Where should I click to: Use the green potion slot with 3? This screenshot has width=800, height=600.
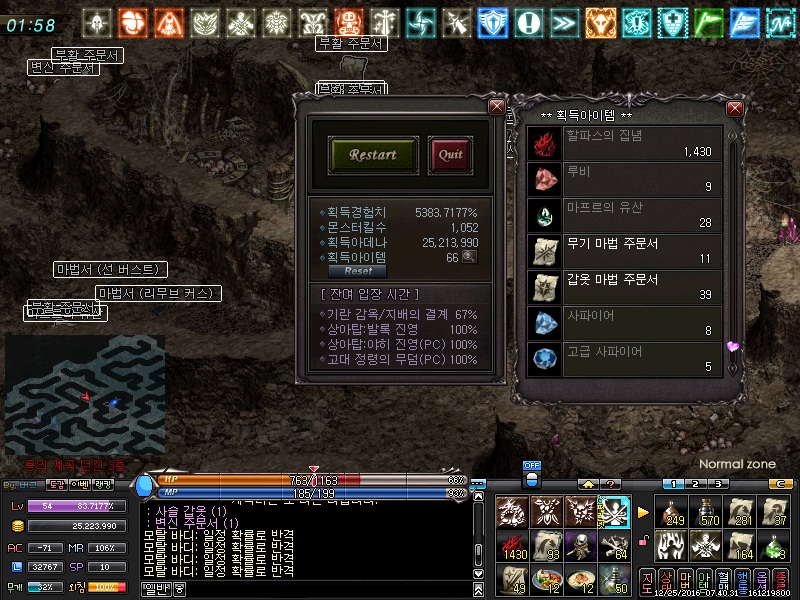pos(774,546)
